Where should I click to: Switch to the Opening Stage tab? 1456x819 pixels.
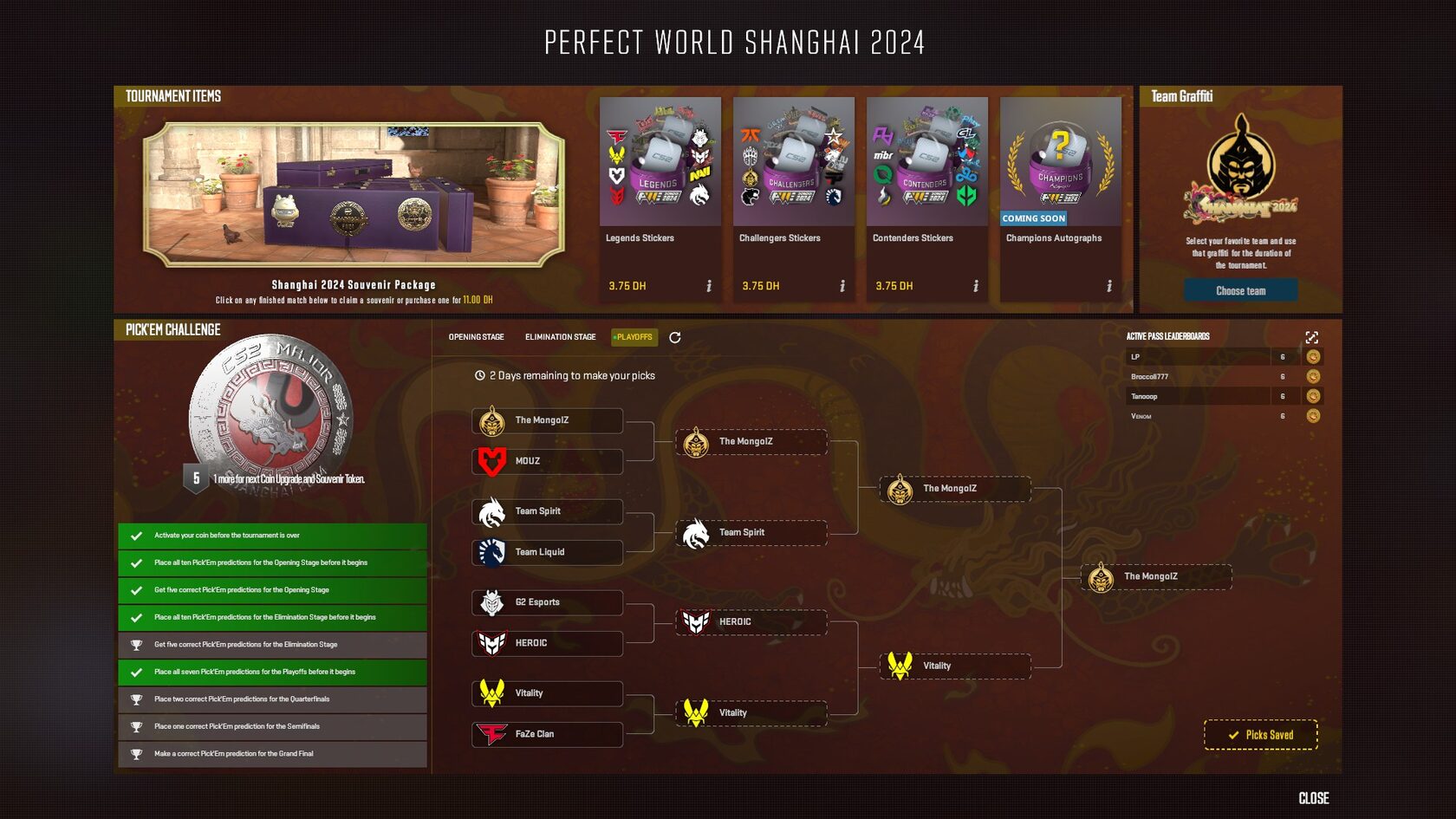pyautogui.click(x=475, y=336)
